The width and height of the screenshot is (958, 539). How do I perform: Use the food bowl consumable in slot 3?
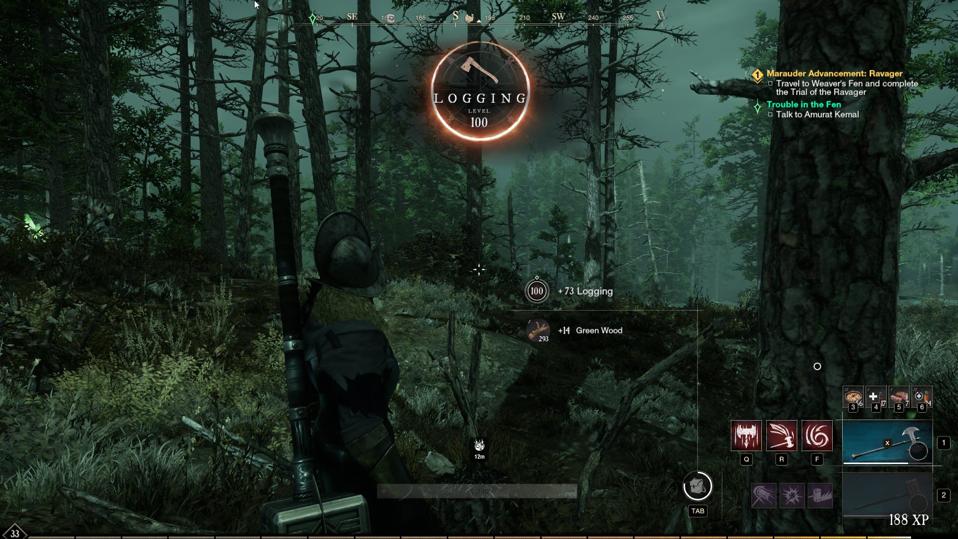853,398
